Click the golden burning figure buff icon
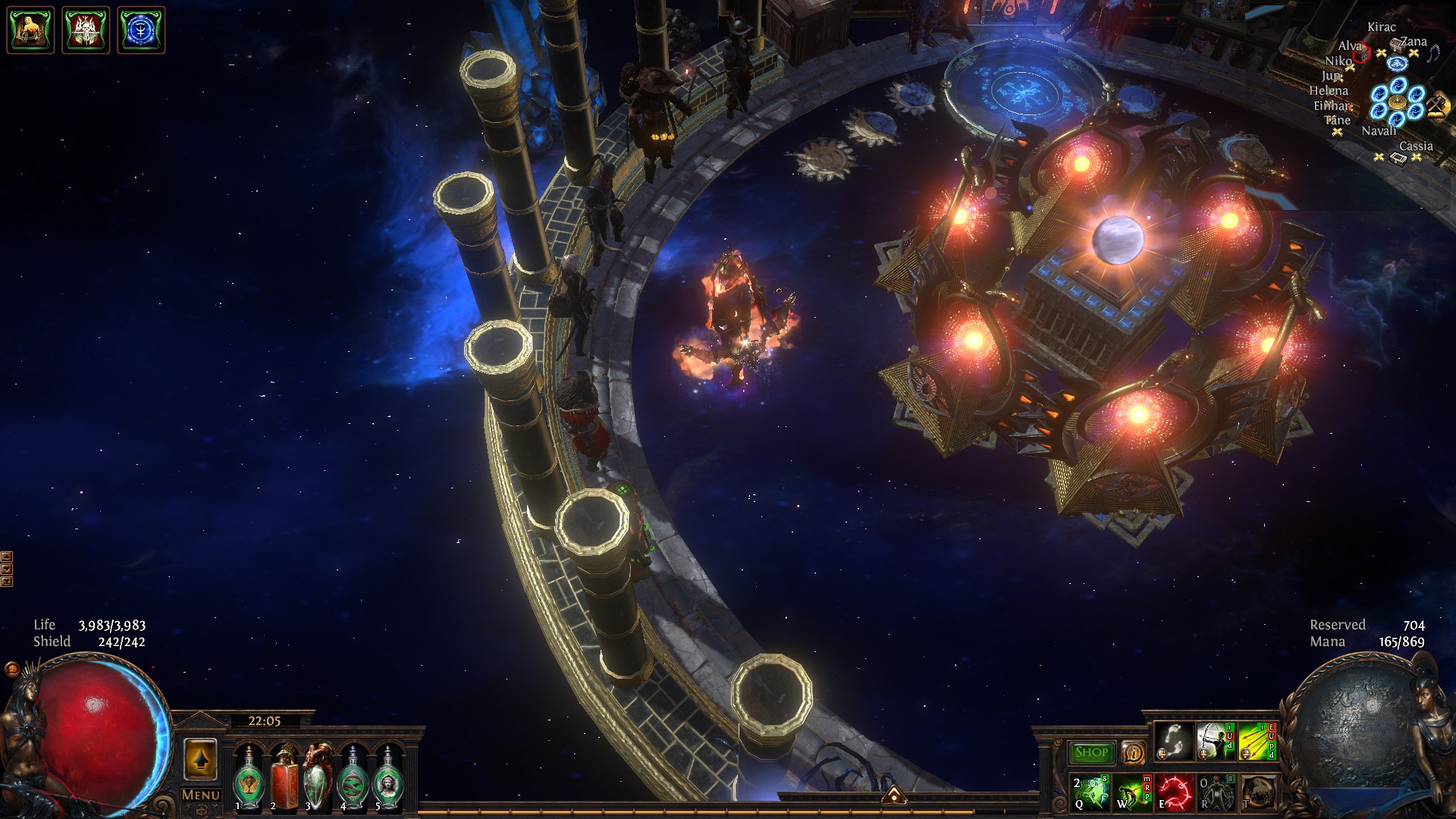This screenshot has height=819, width=1456. 30,30
